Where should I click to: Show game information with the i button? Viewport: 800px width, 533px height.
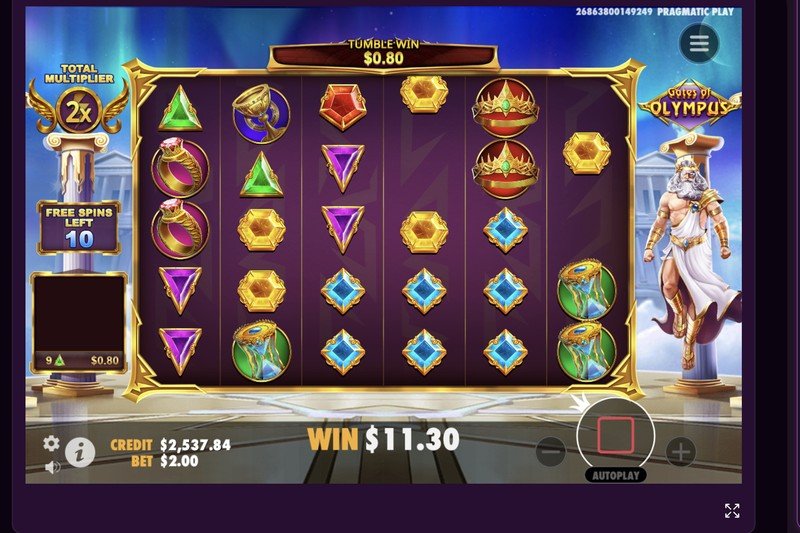[80, 452]
